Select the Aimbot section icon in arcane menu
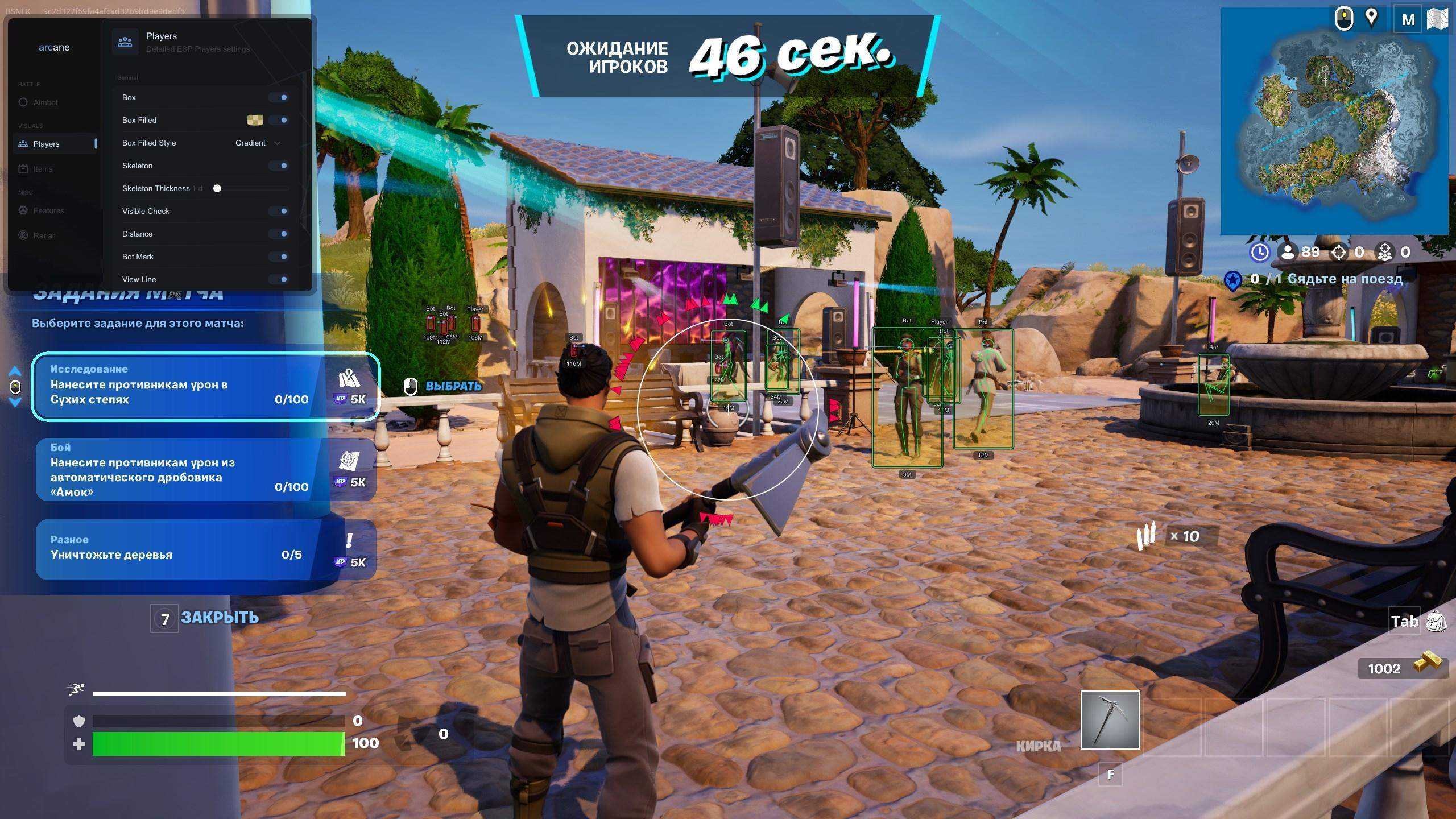The height and width of the screenshot is (819, 1456). coord(23,102)
